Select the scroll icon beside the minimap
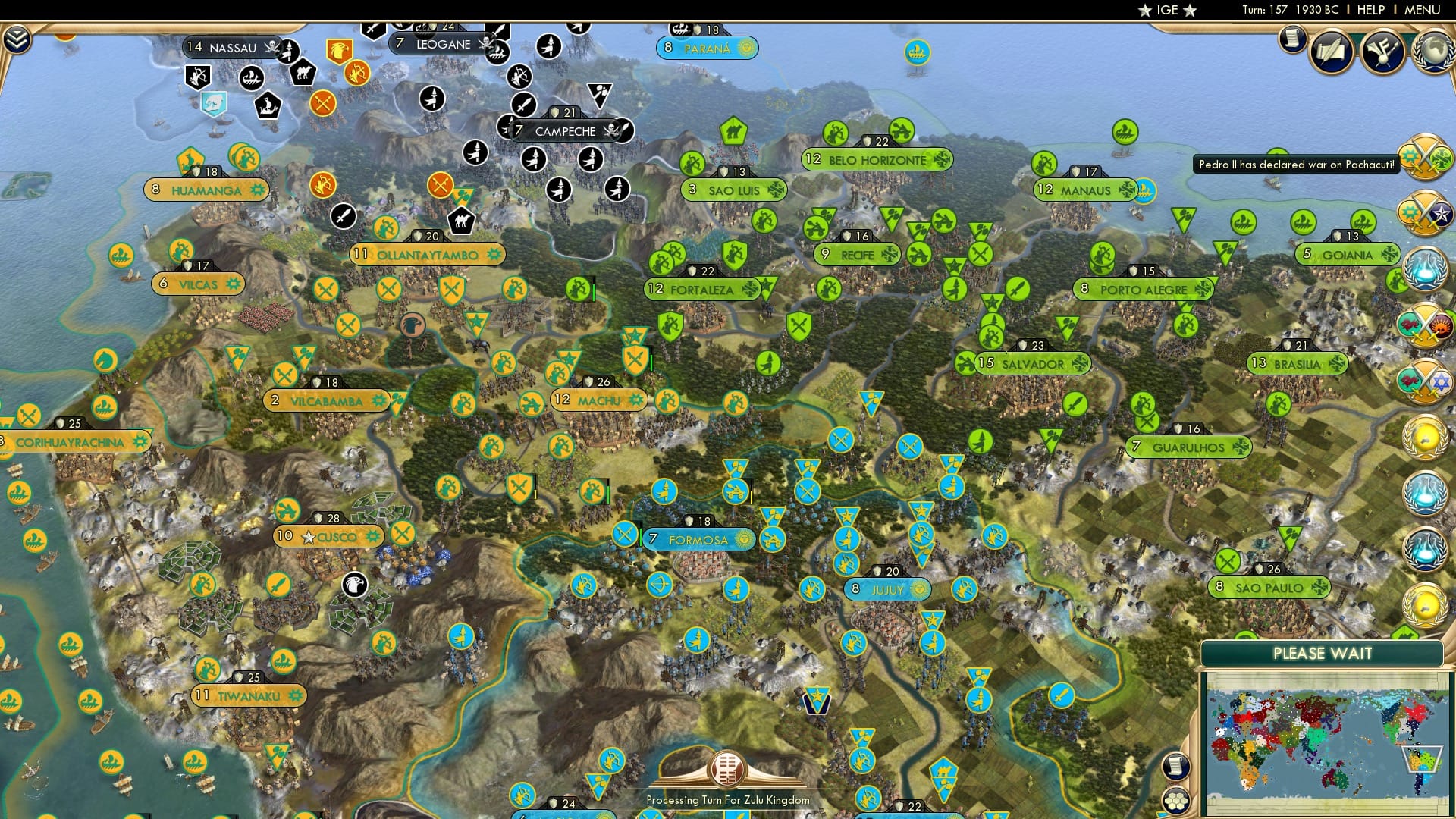This screenshot has height=819, width=1456. click(1175, 766)
